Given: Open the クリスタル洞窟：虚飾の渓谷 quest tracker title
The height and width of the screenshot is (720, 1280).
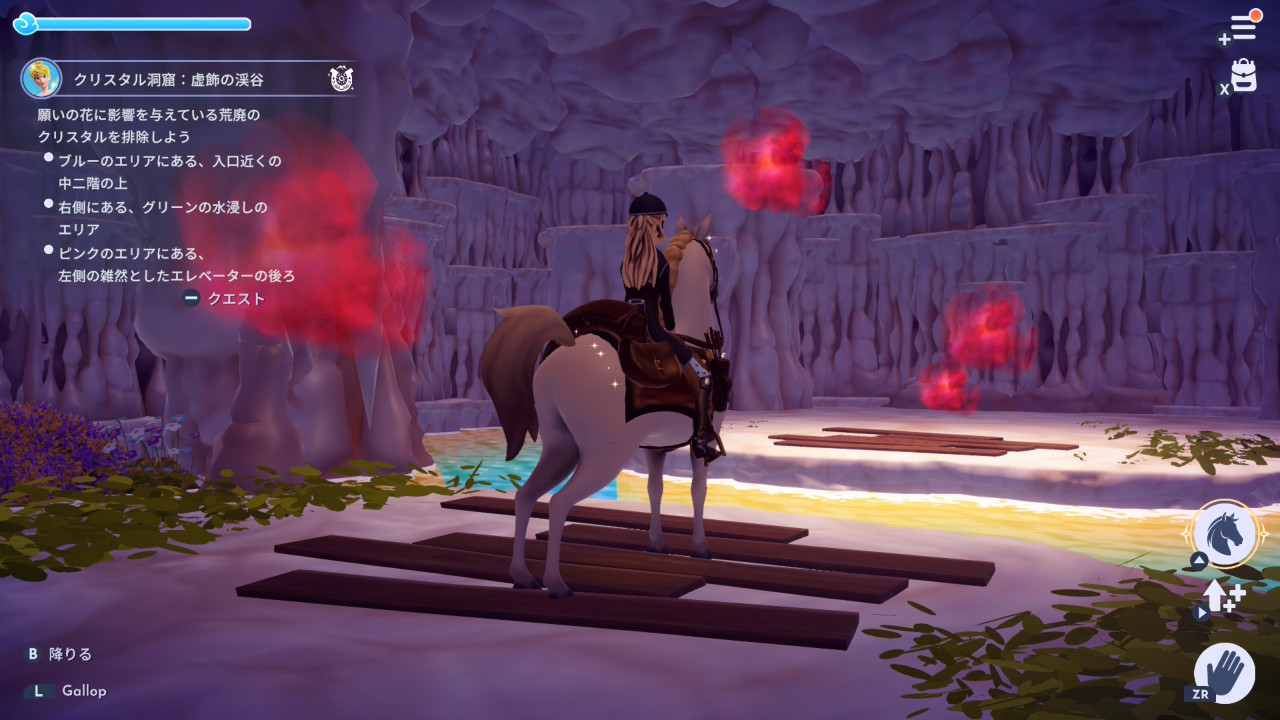Looking at the screenshot, I should tap(168, 79).
